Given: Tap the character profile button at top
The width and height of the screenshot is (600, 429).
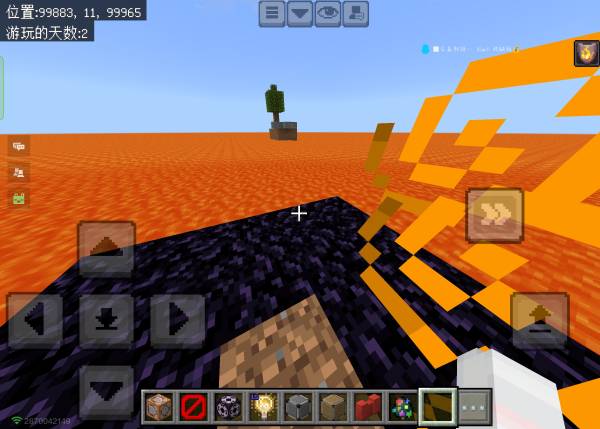Looking at the screenshot, I should [x=355, y=13].
